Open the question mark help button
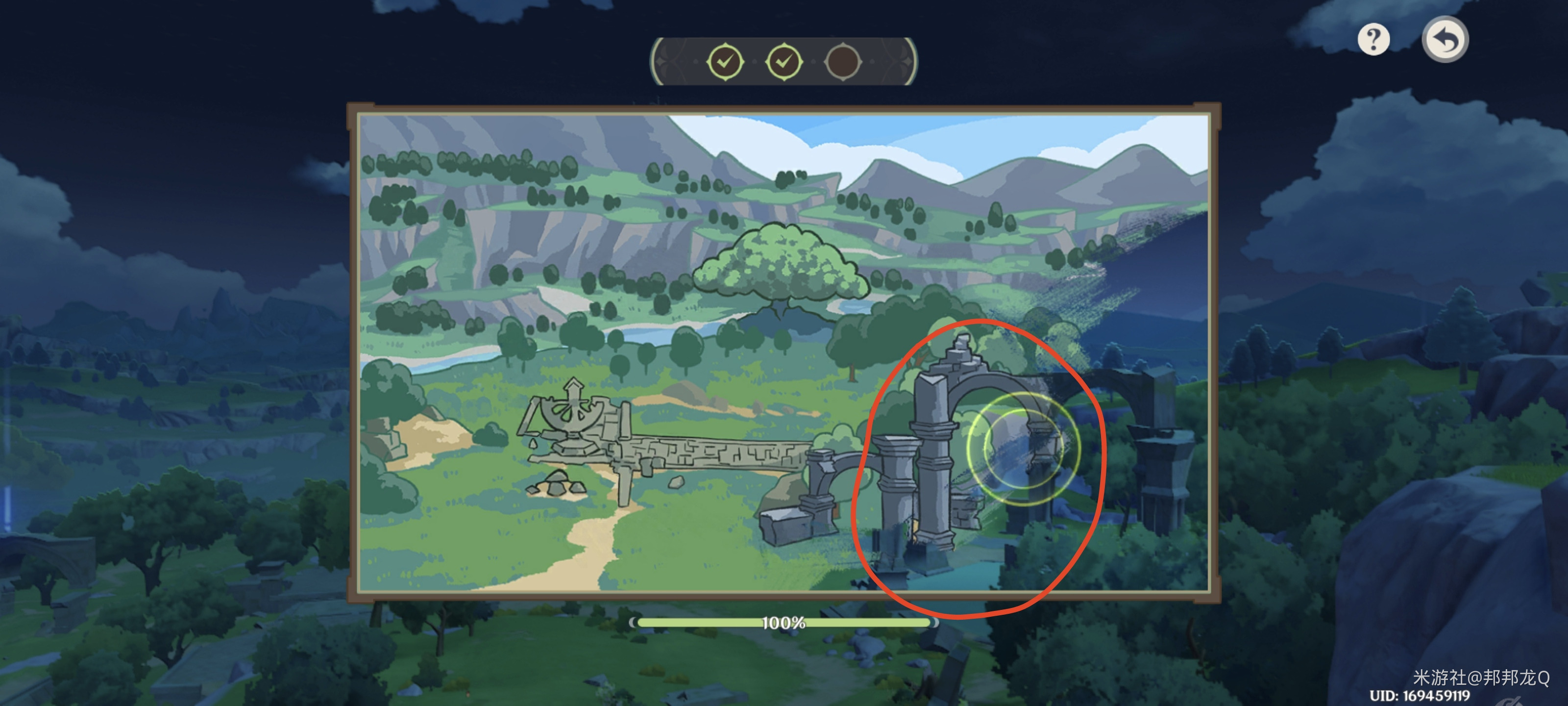 point(1373,40)
